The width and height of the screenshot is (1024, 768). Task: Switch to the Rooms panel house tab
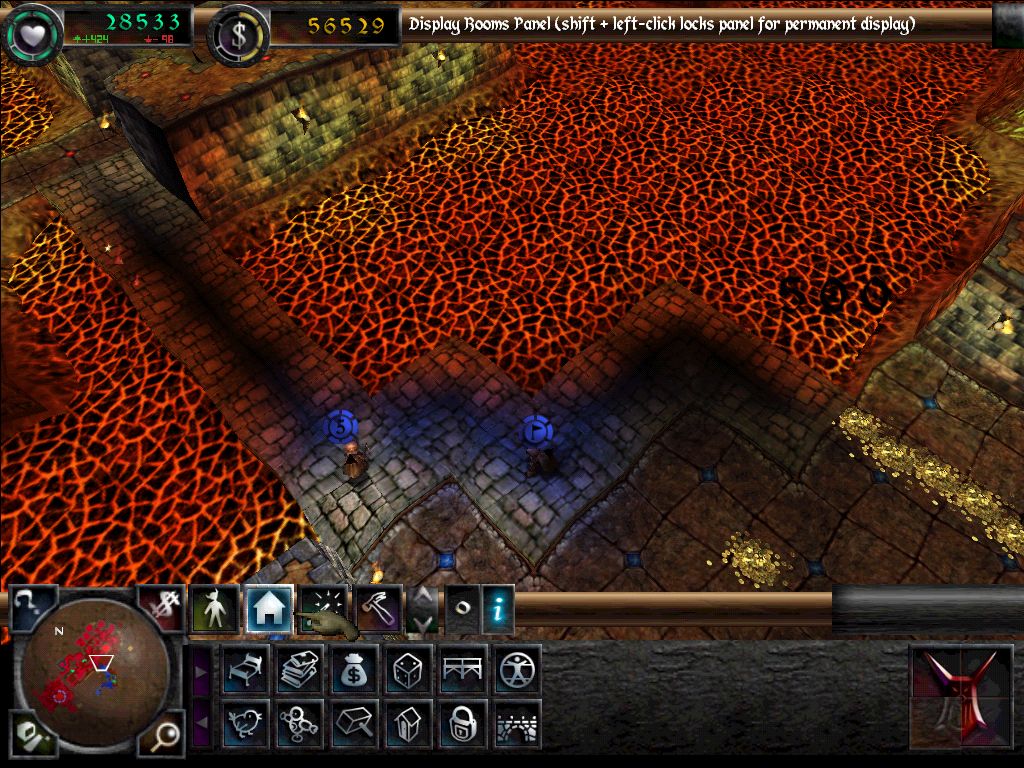tap(269, 609)
